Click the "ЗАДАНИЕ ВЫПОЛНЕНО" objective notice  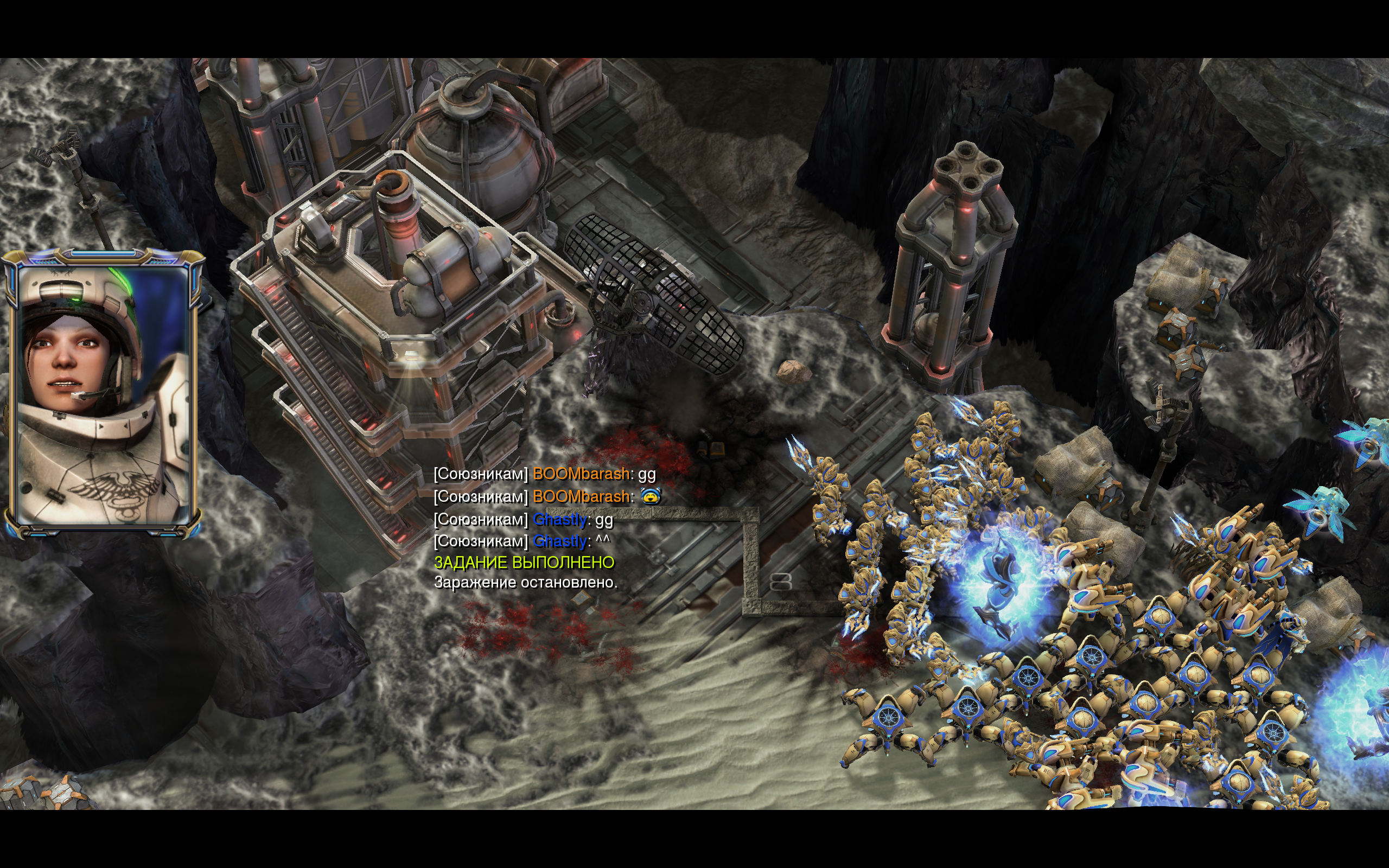(524, 563)
